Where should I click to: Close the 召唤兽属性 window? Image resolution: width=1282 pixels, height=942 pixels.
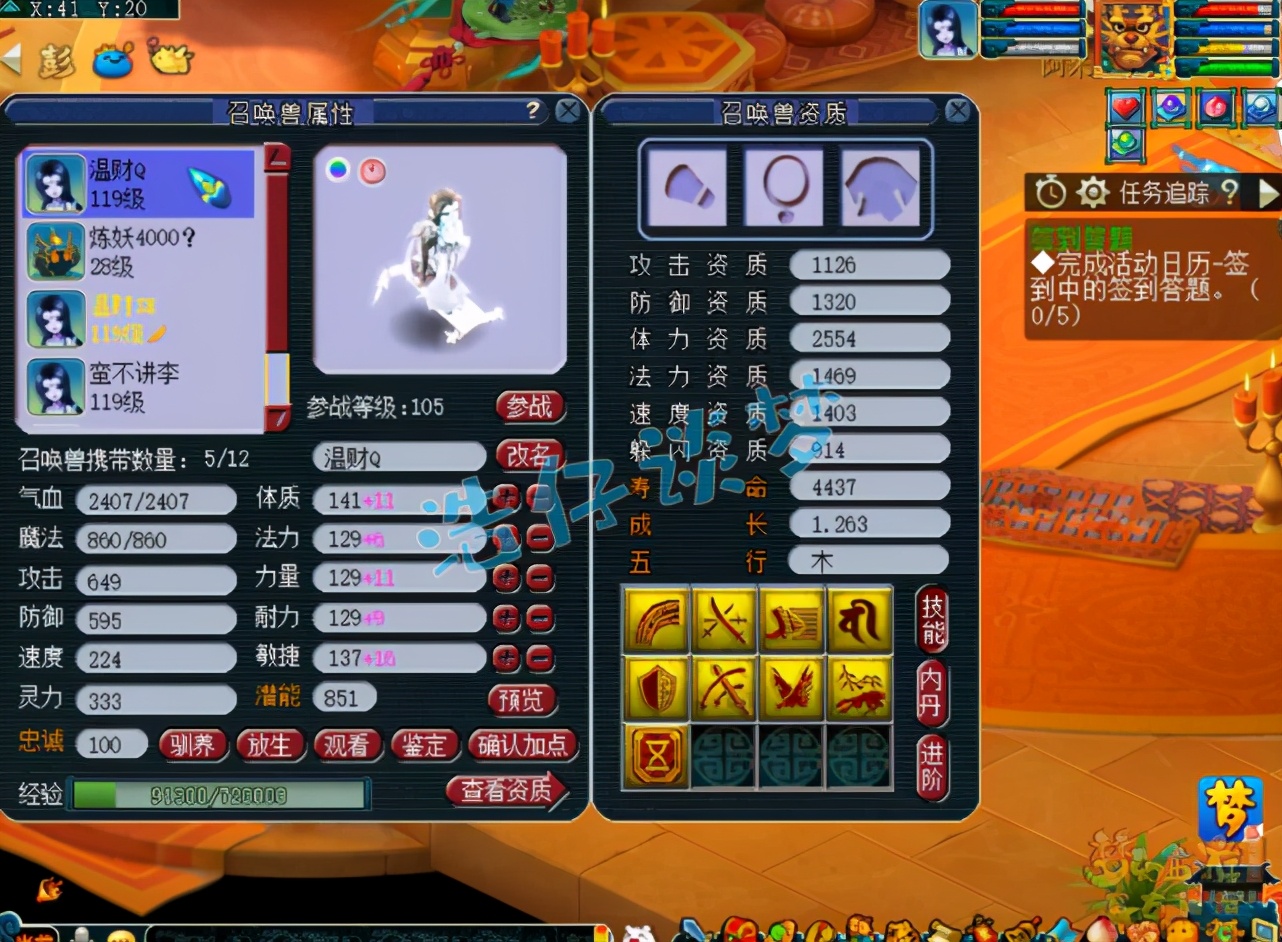(x=568, y=110)
